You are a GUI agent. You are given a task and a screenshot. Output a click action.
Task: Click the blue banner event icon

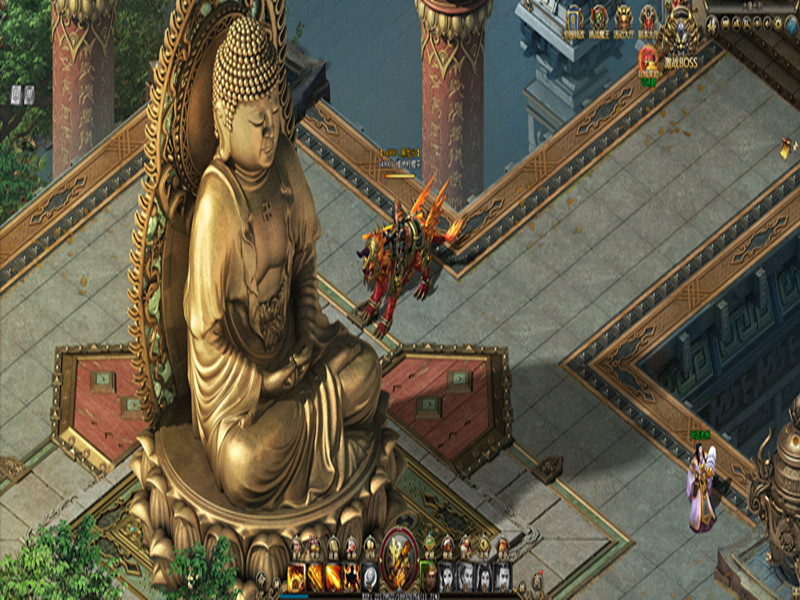tap(574, 20)
